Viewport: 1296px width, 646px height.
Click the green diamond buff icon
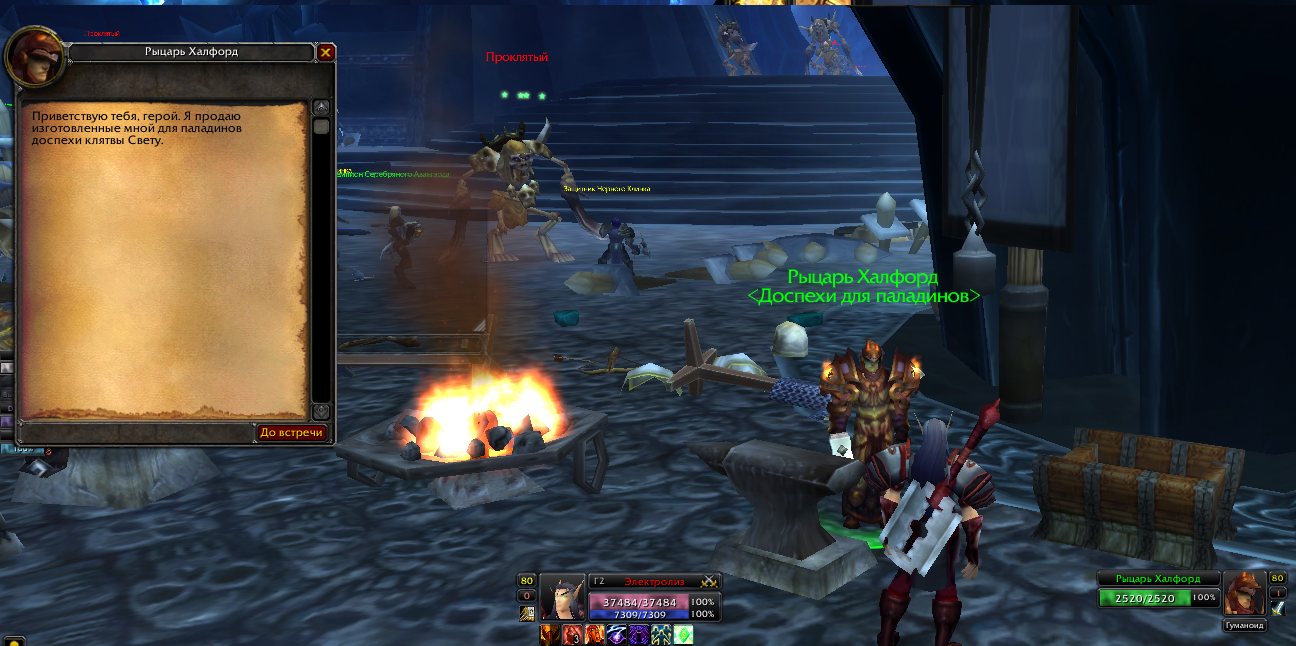[682, 635]
